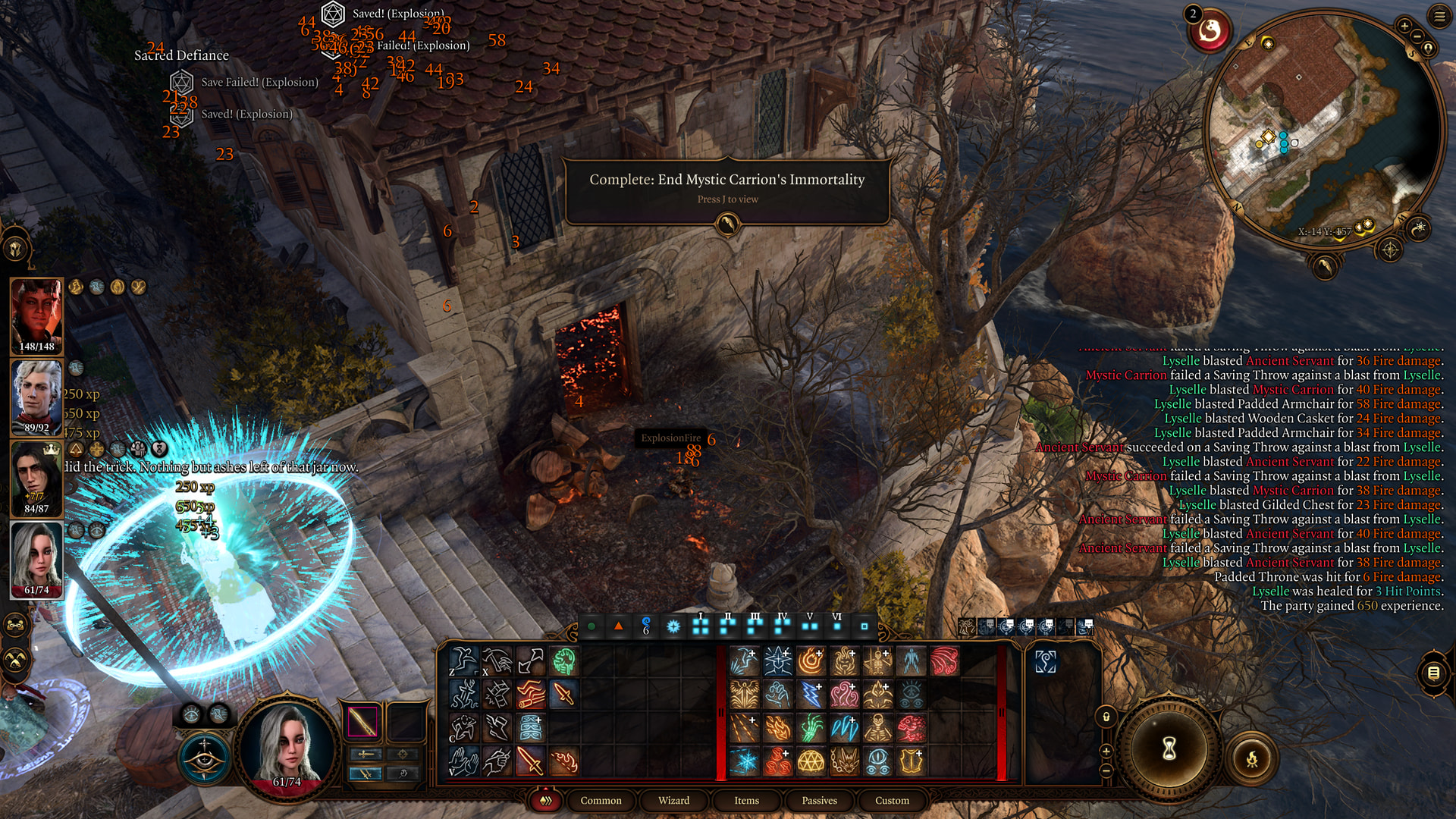Switch to the Common hotbar tab

[601, 800]
